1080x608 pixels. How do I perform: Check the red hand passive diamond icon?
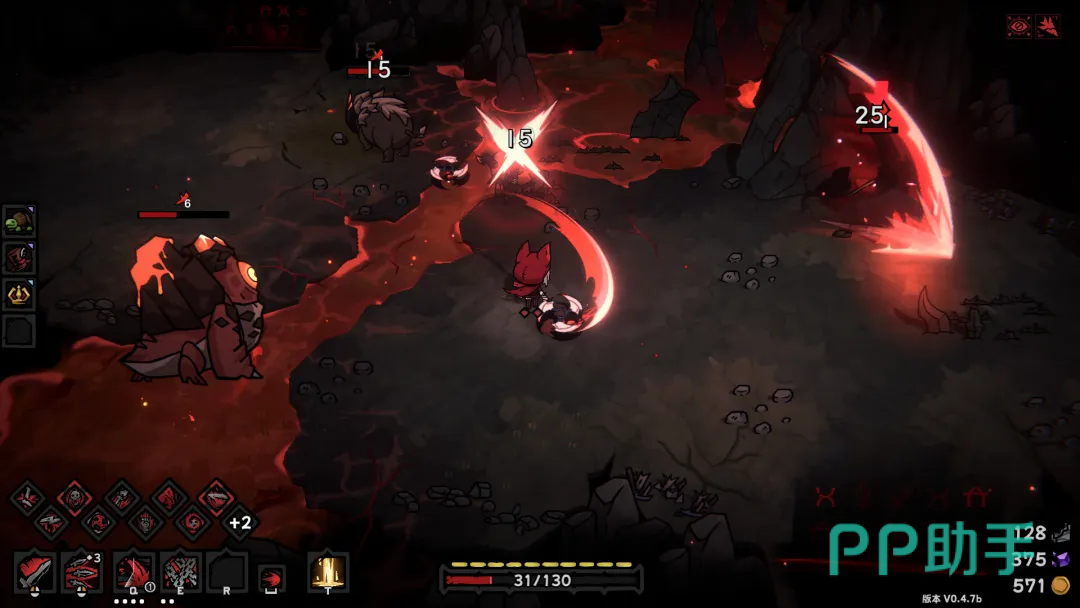[x=144, y=521]
